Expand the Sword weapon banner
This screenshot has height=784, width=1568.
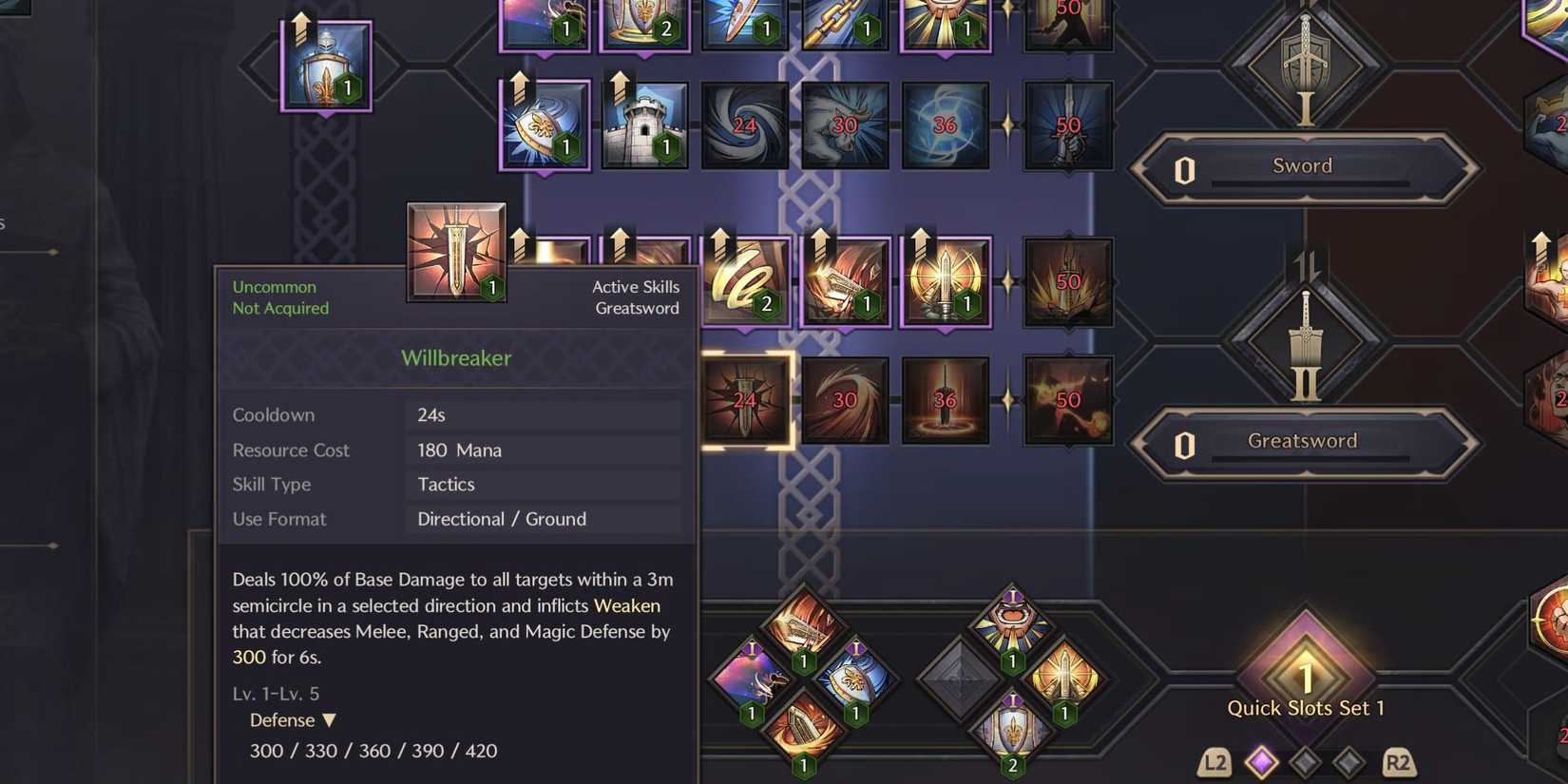pos(1301,166)
